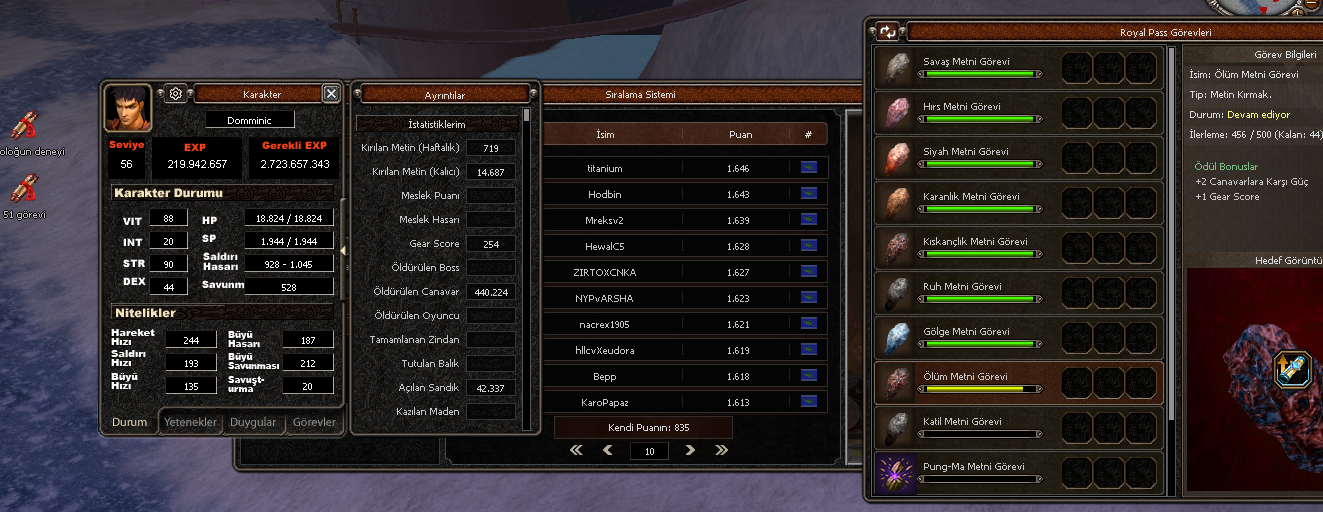The height and width of the screenshot is (512, 1323).
Task: Select the Siyah Metni Görevi row
Action: (x=1019, y=157)
